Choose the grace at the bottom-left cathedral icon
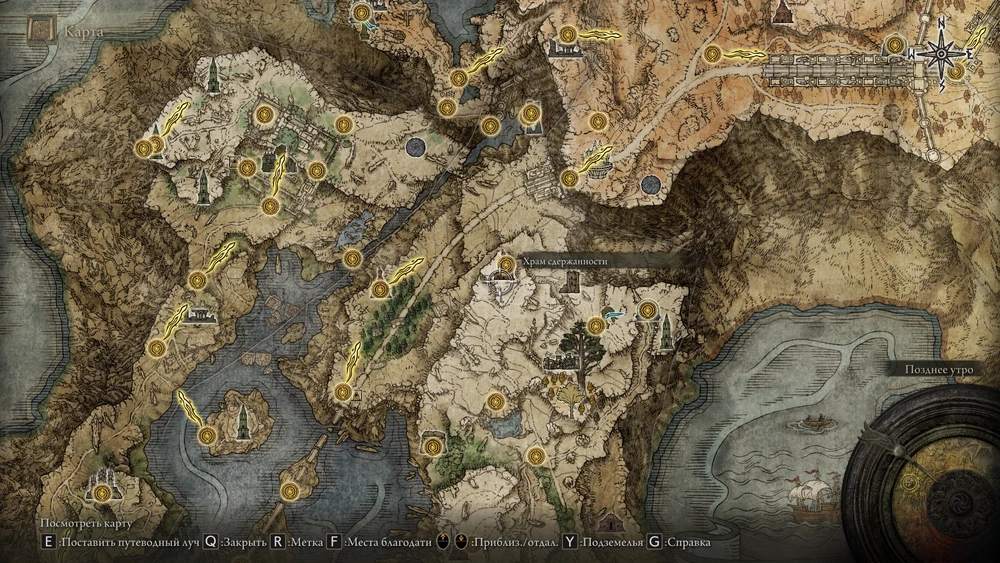Screen dimensions: 1000x563 point(103,490)
